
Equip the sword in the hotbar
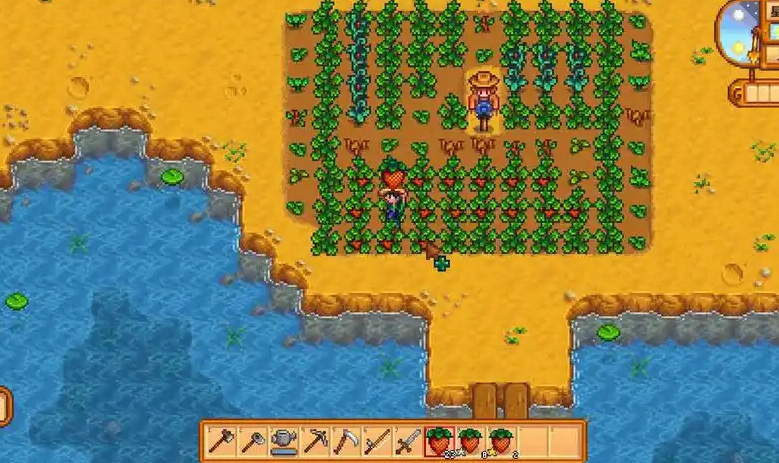pos(408,441)
